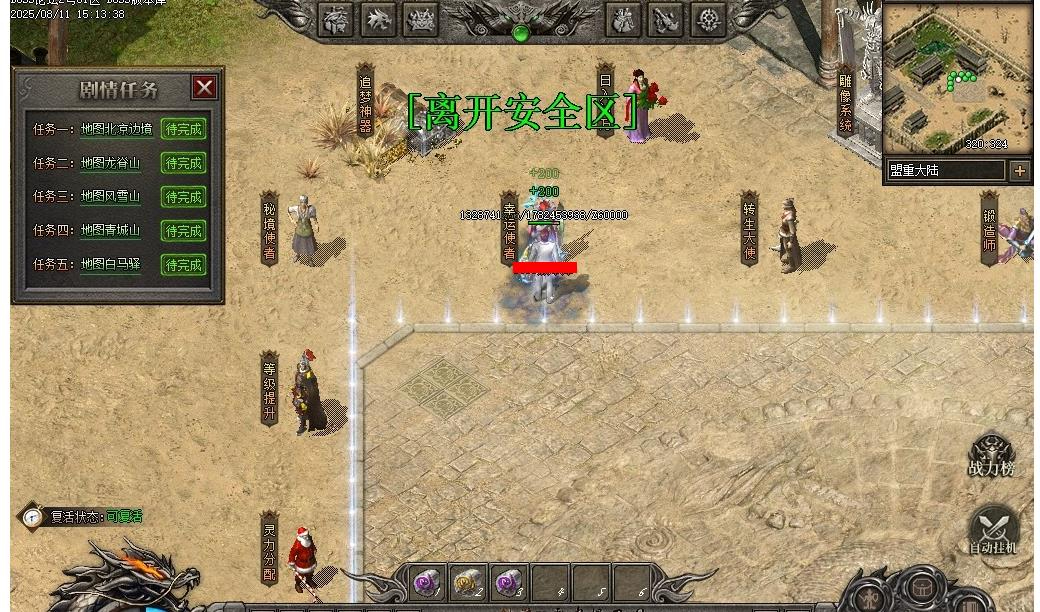Open the 地图青城山 quest link
This screenshot has height=612, width=1040.
click(110, 230)
